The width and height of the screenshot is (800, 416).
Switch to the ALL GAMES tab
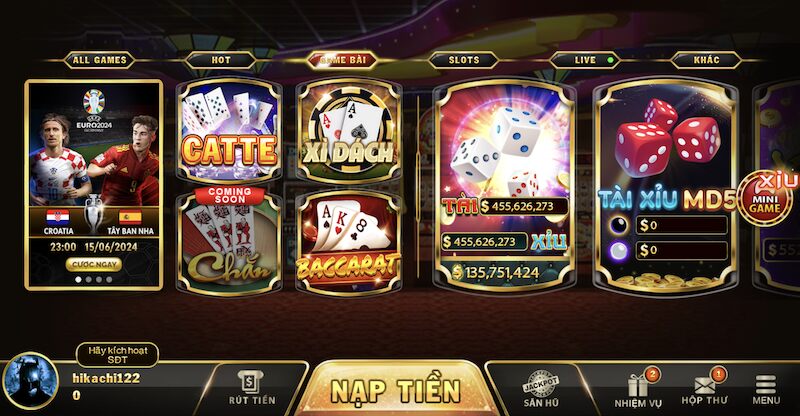99,60
